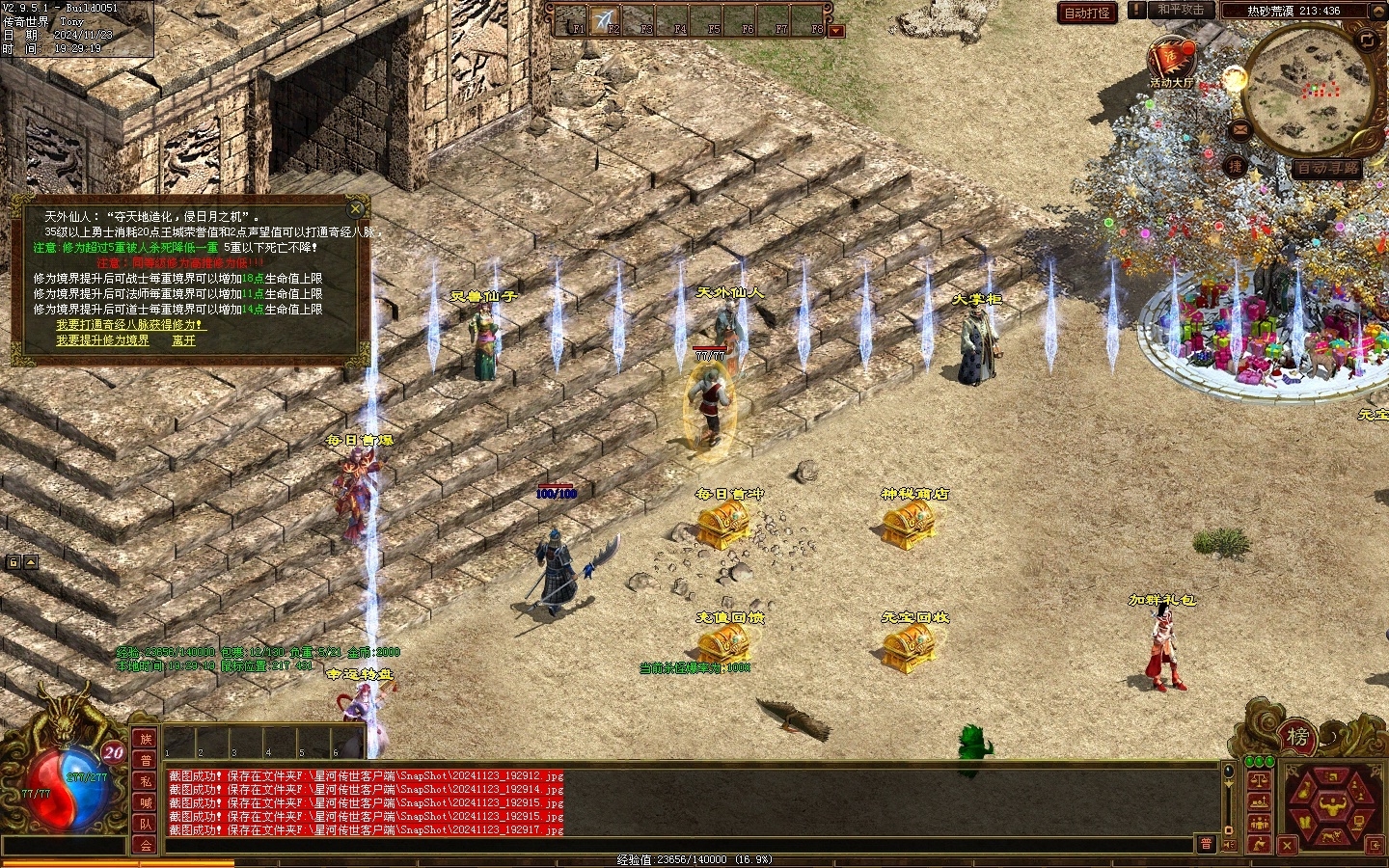This screenshot has width=1389, height=868.
Task: Select the '我要提升修为境界' dialogue option
Action: click(102, 340)
